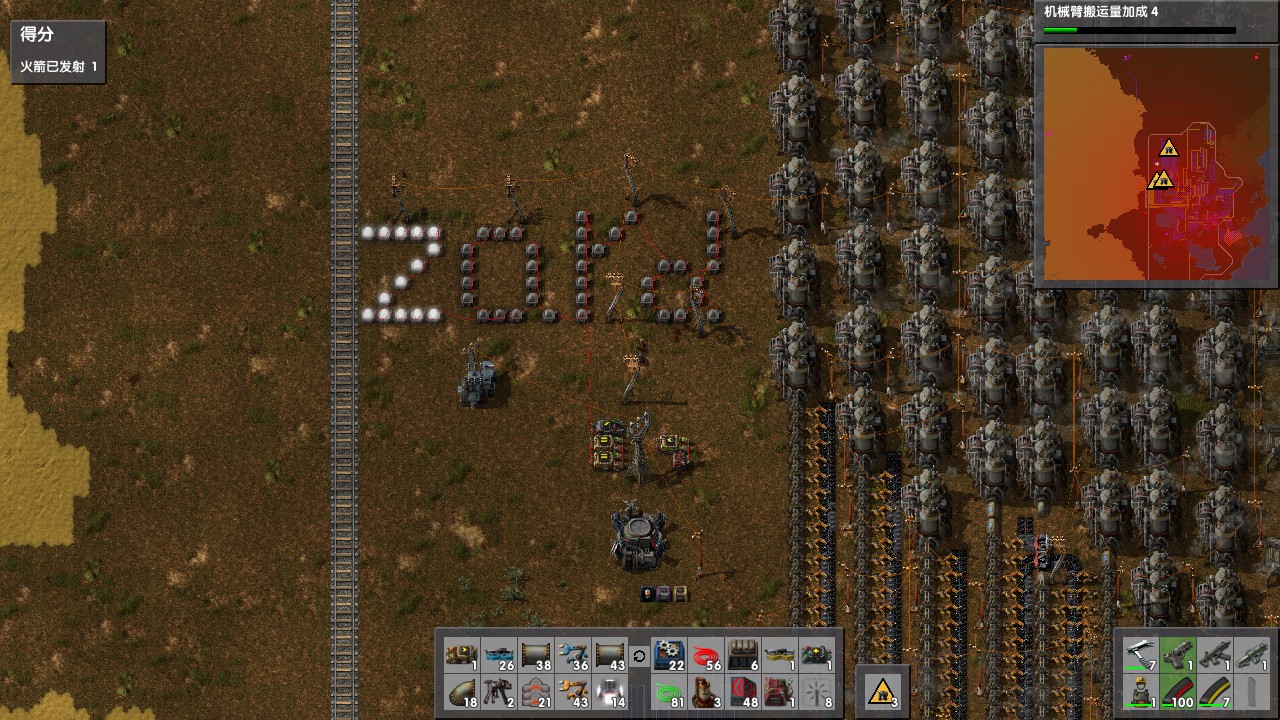1280x720 pixels.
Task: Select the tank in the quickbar
Action: click(x=460, y=655)
